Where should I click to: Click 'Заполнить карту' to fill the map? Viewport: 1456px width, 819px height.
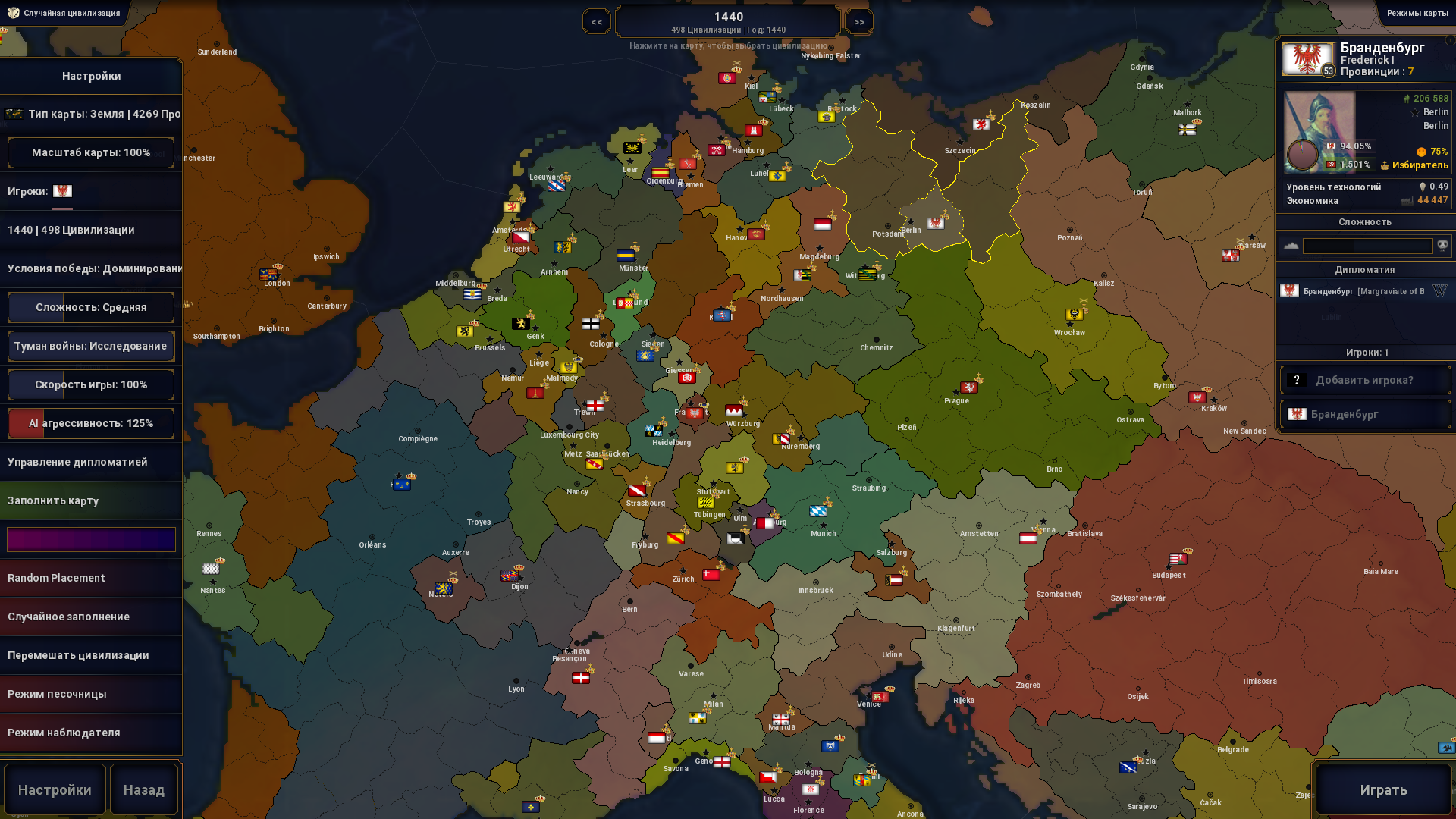(91, 500)
